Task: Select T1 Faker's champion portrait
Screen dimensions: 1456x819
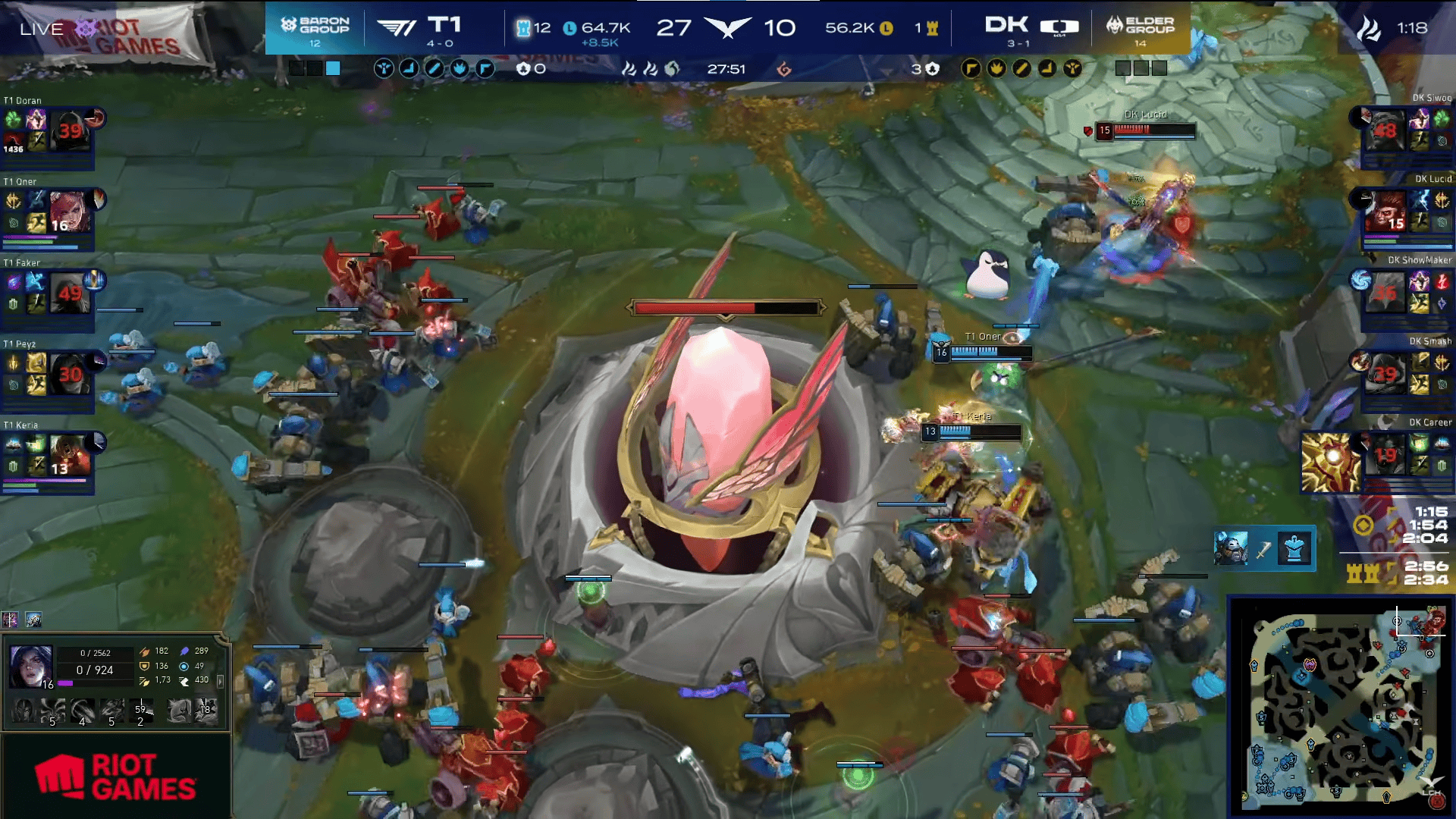Action: 70,293
